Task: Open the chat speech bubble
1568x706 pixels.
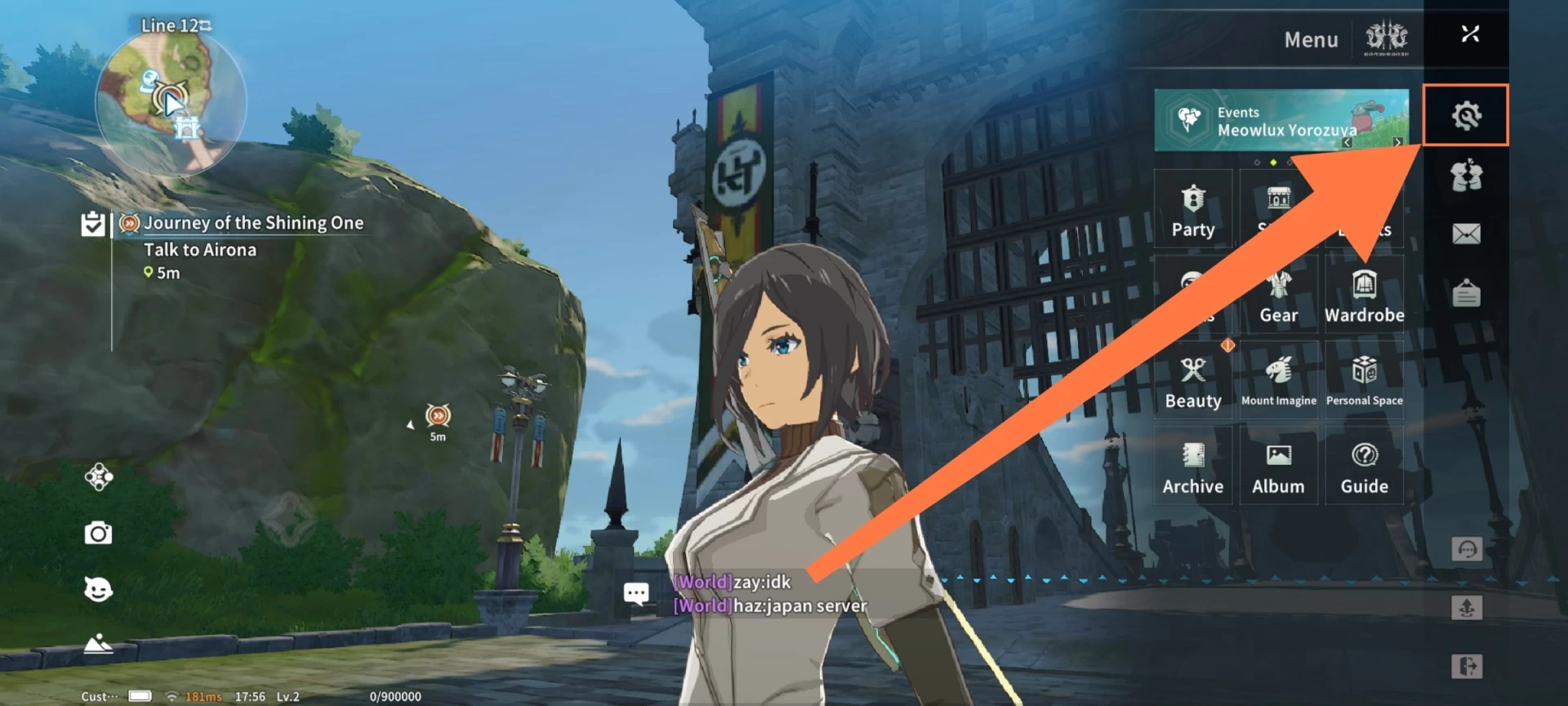Action: click(x=636, y=593)
